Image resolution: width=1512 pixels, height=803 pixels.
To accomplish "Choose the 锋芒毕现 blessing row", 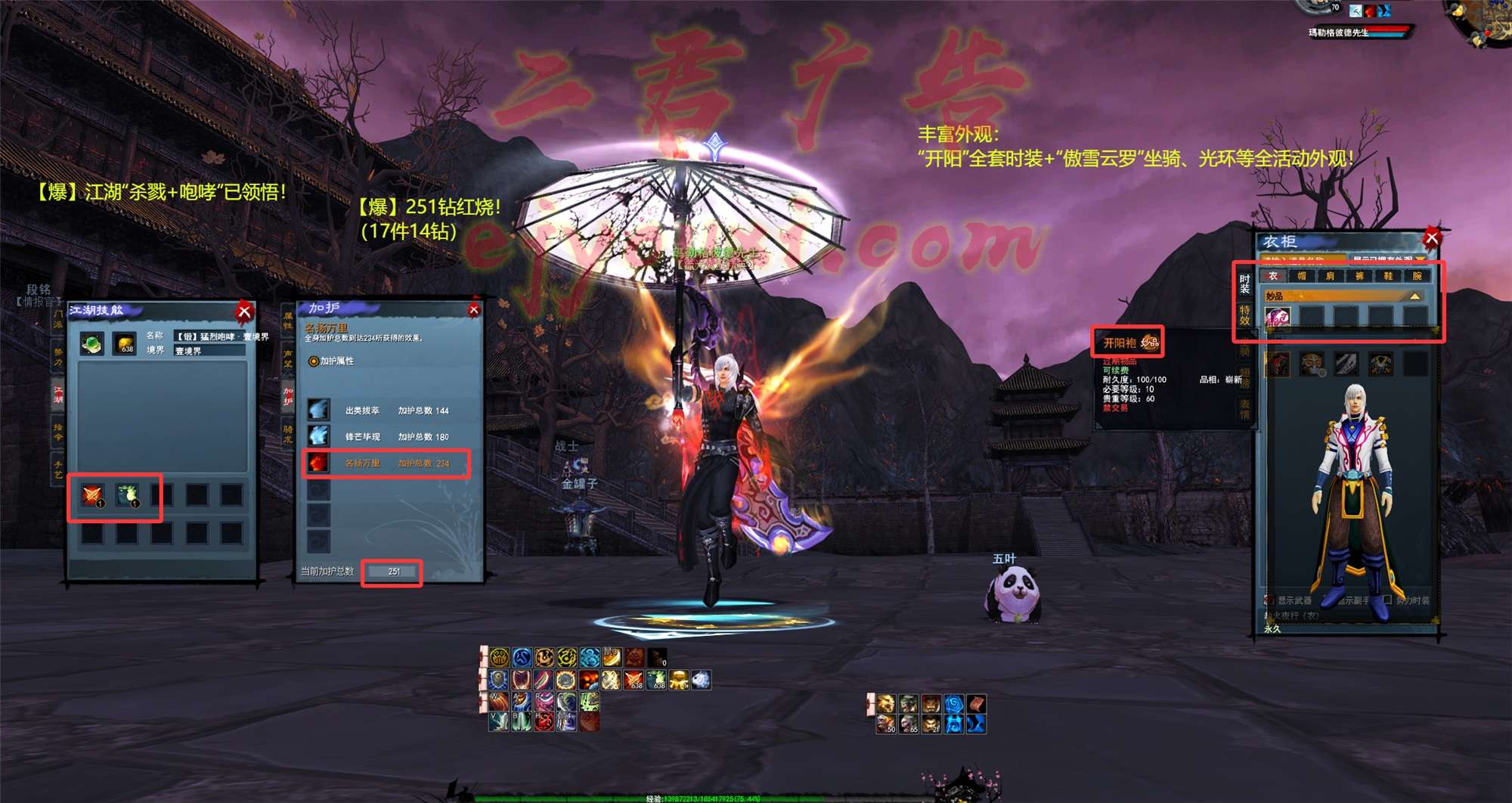I will 386,437.
